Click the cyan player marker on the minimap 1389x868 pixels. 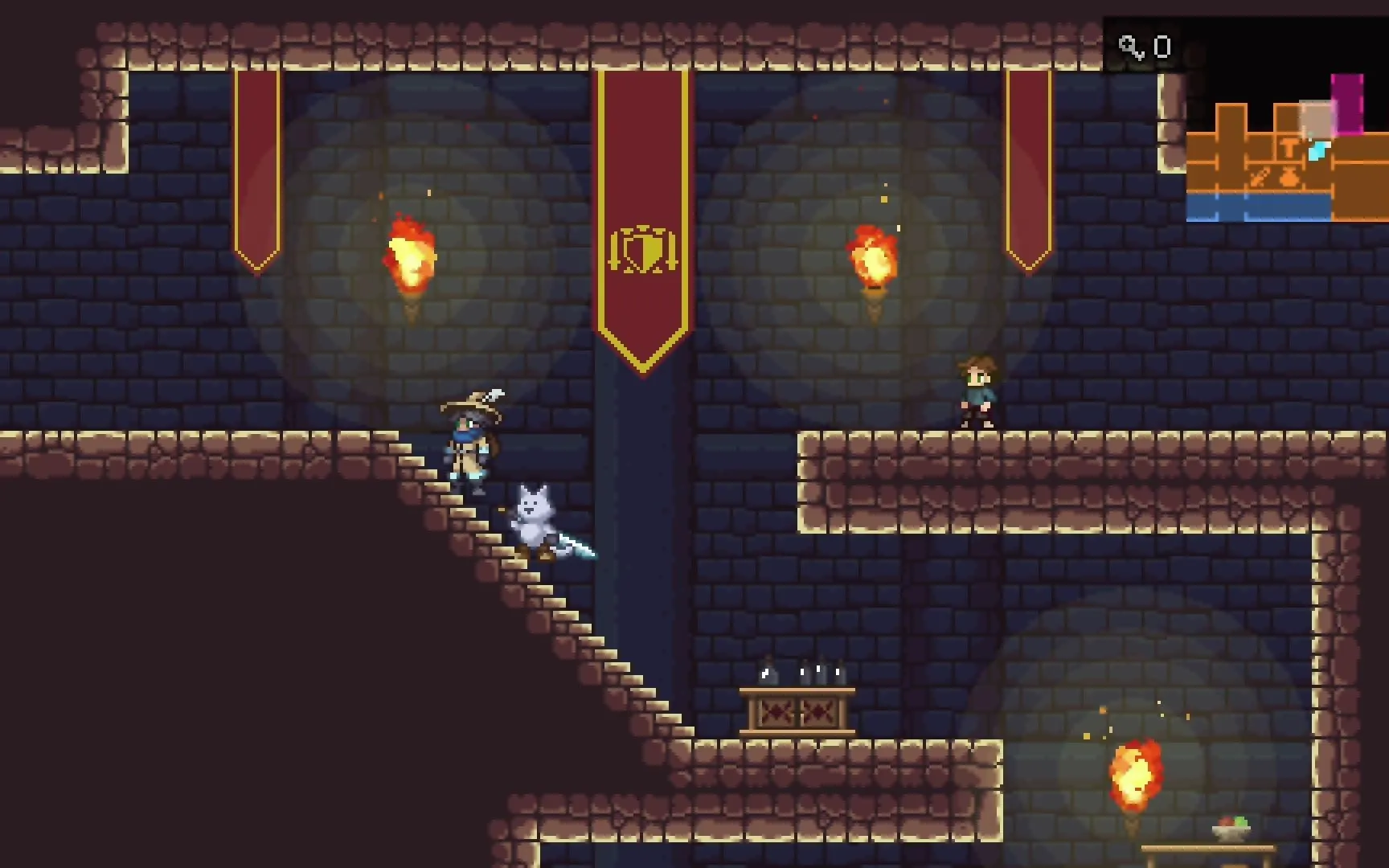tap(1318, 150)
